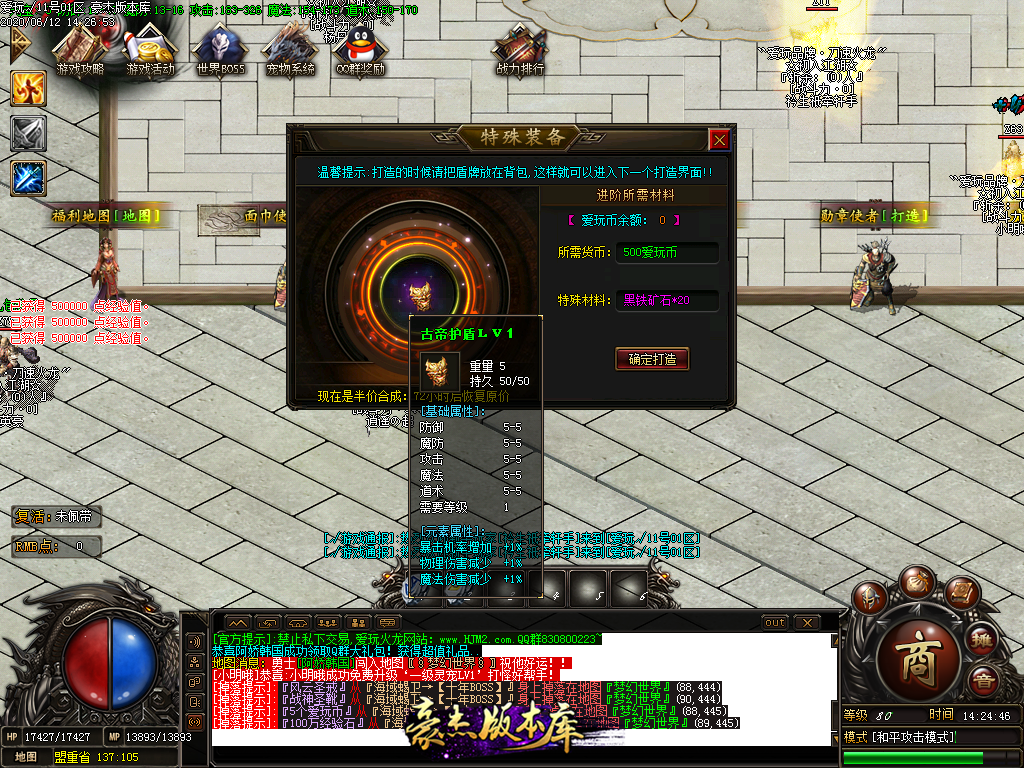Click the 地图 map button
This screenshot has width=1024, height=768.
(x=26, y=757)
